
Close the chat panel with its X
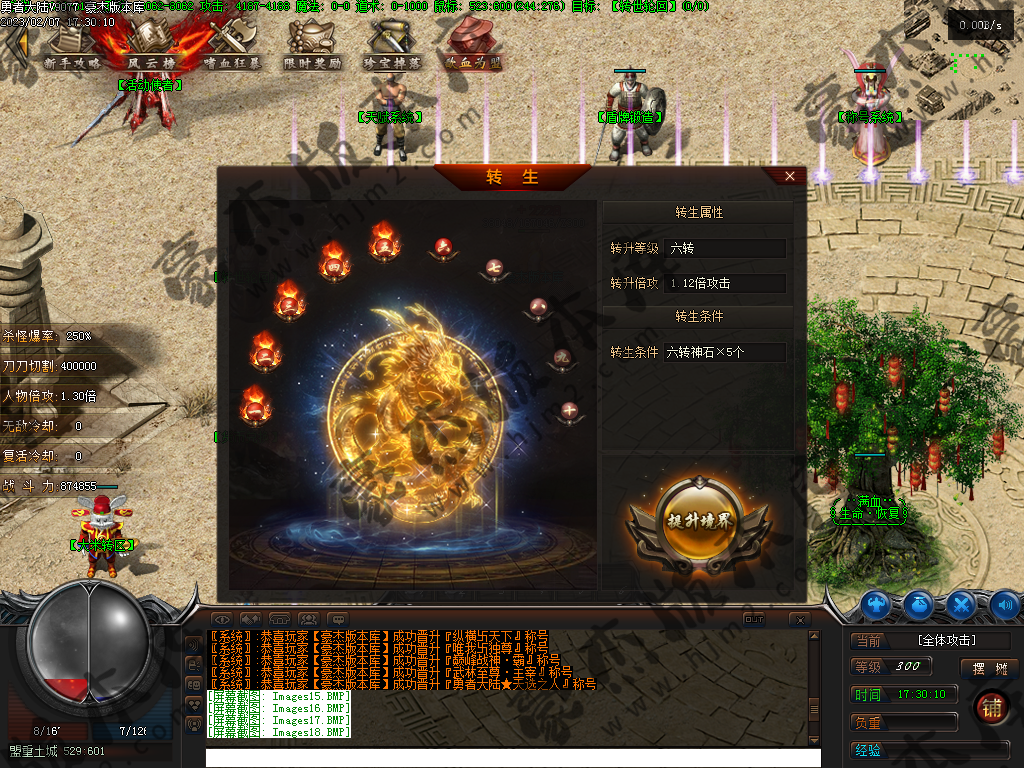(x=798, y=620)
